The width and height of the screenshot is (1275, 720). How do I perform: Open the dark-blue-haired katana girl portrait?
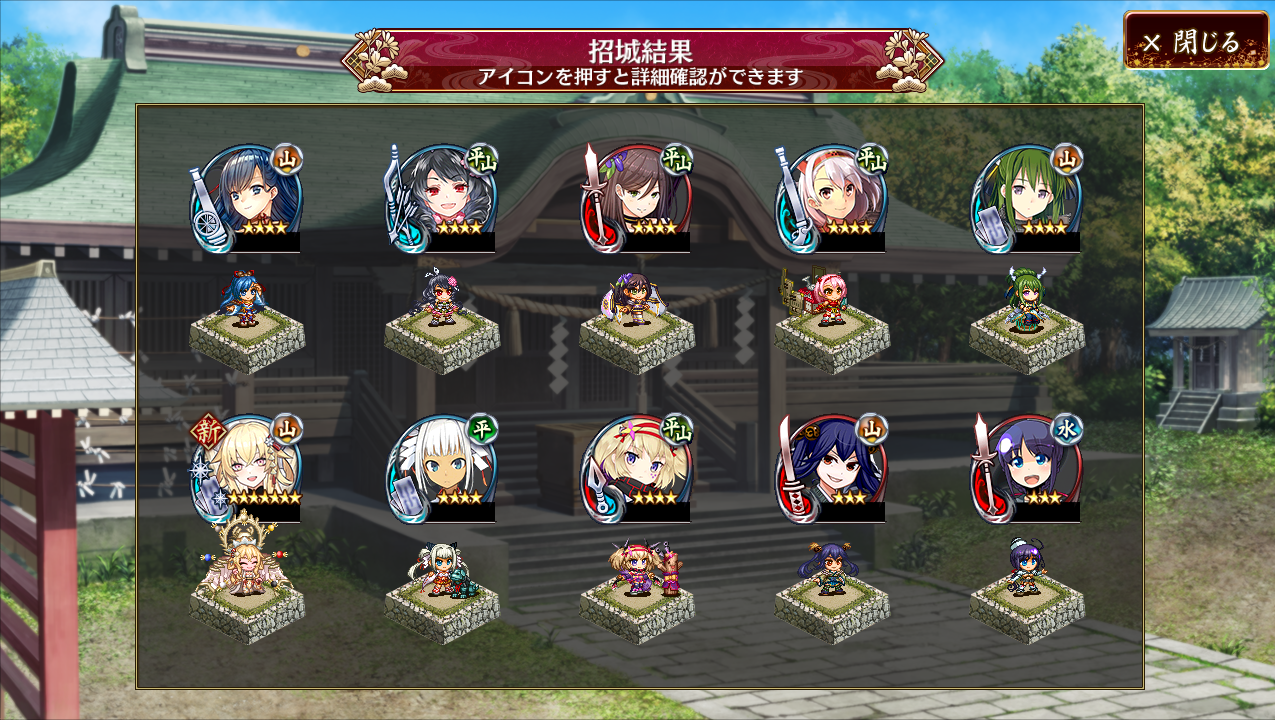point(831,468)
